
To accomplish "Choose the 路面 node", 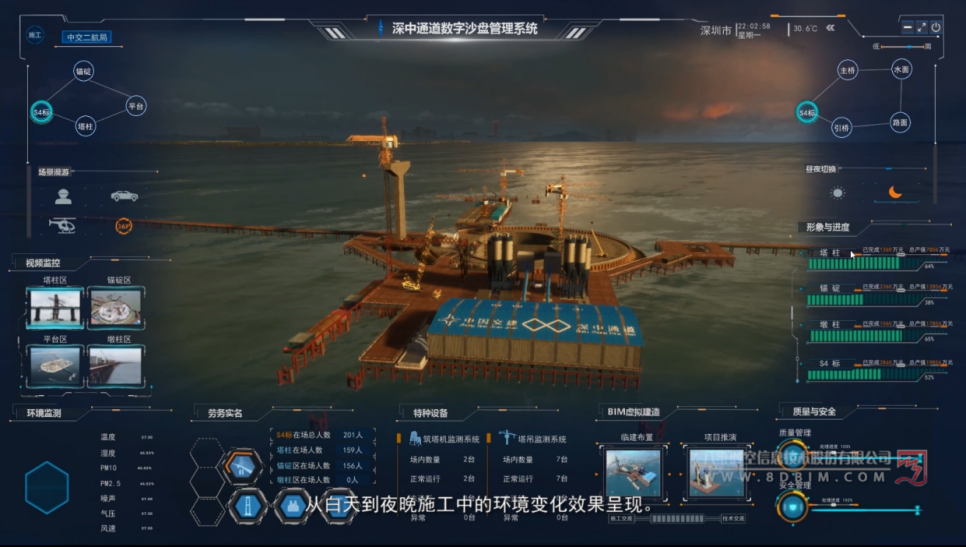I will point(900,122).
